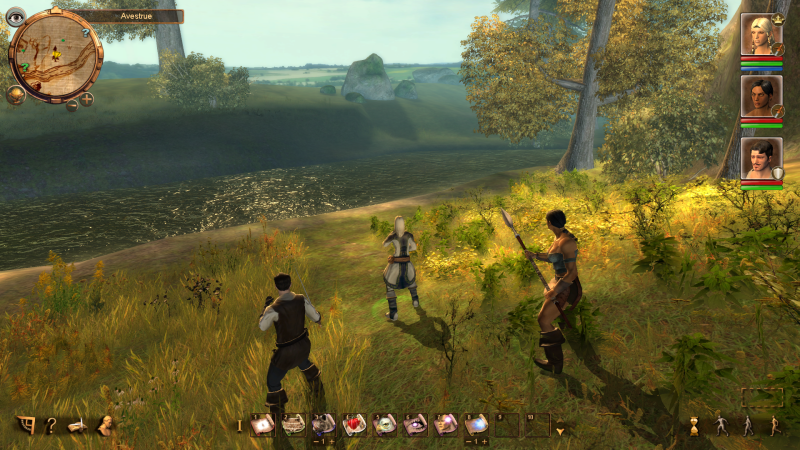Select the mustached man party portrait

(761, 157)
